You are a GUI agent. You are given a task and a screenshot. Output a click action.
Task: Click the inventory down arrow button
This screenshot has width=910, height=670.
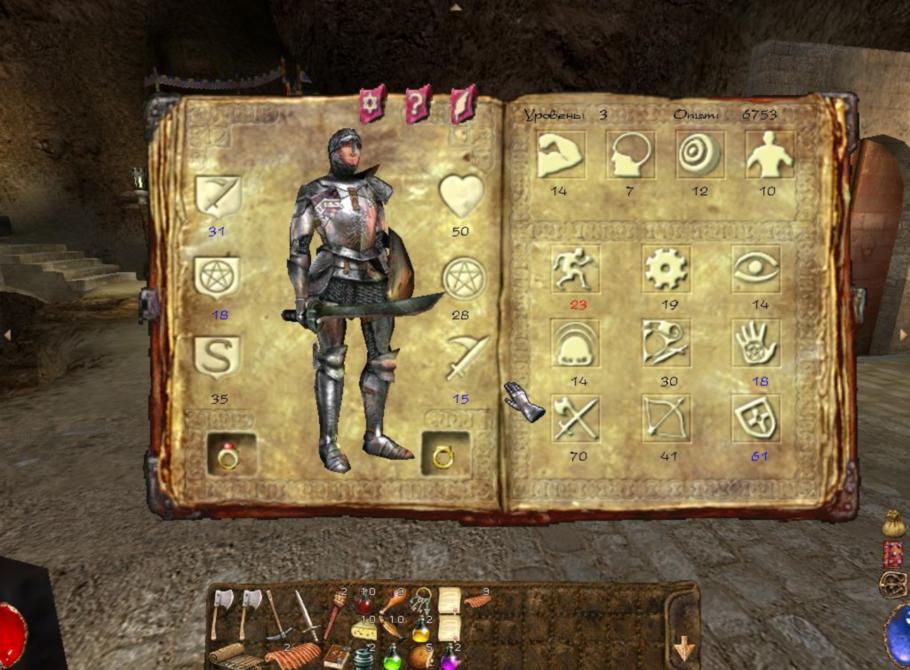pos(684,648)
